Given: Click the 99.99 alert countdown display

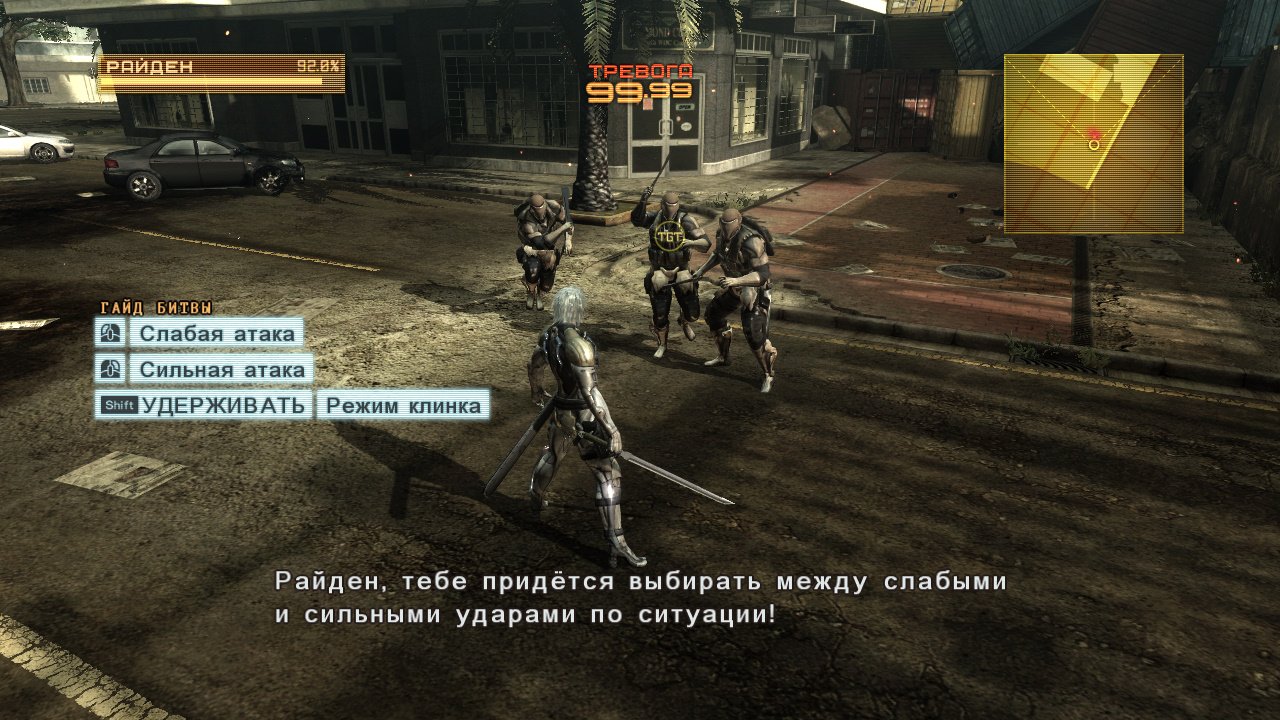Looking at the screenshot, I should pyautogui.click(x=641, y=91).
